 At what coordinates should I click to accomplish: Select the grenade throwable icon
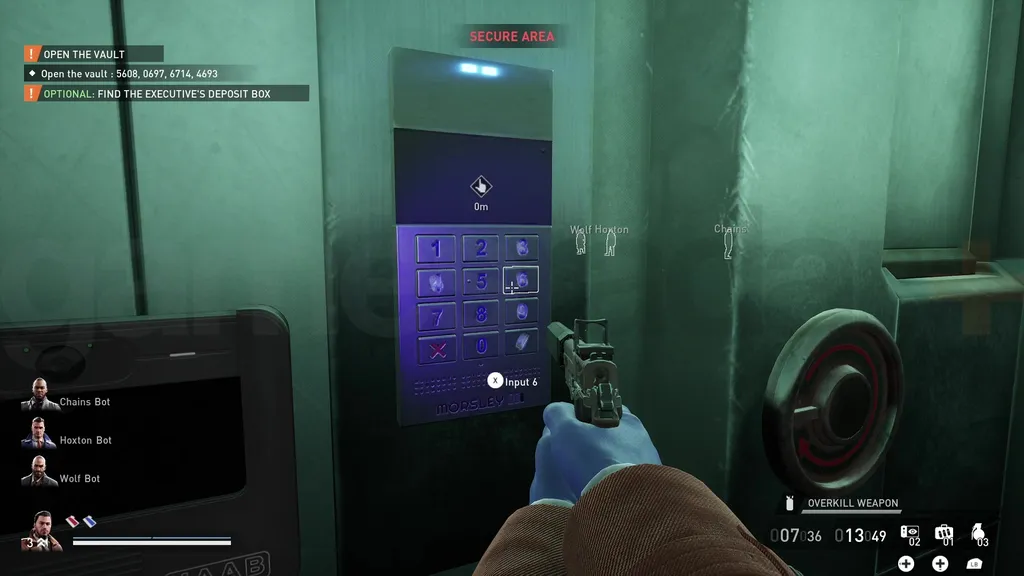977,531
